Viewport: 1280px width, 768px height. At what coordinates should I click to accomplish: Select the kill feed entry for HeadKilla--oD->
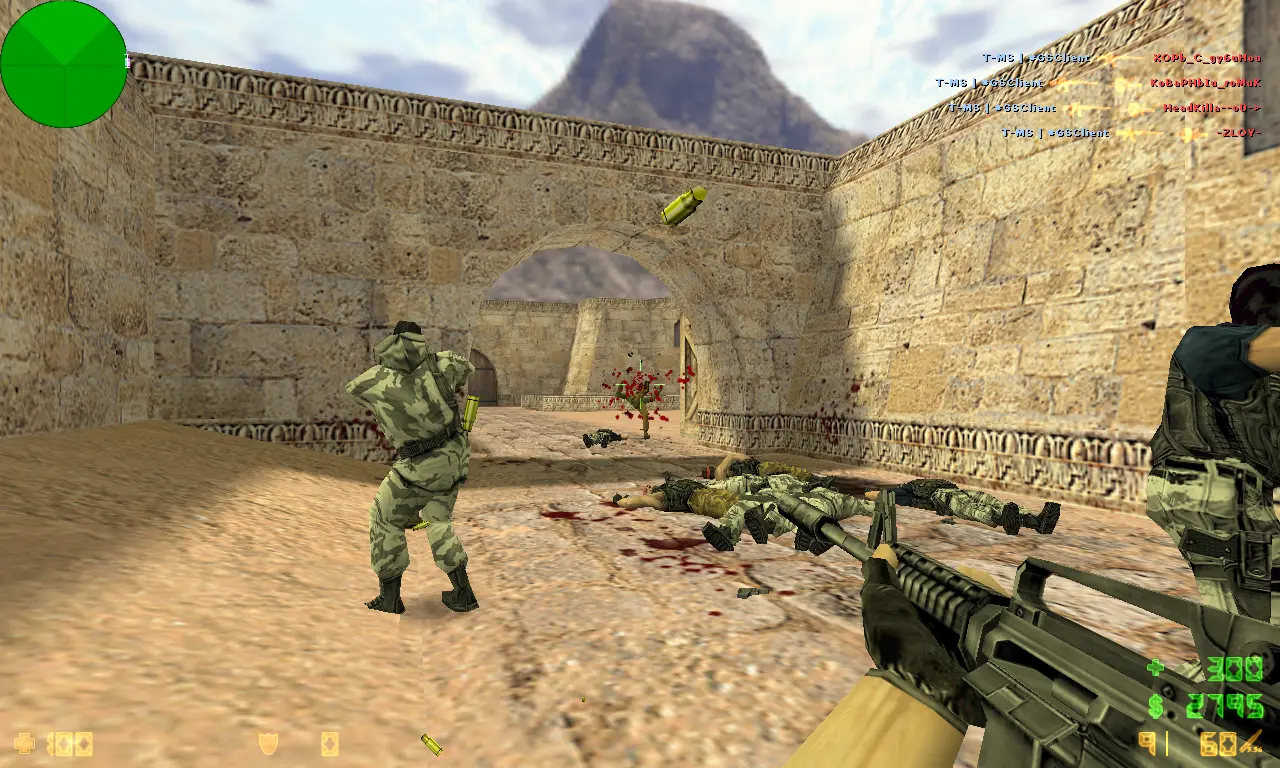tap(1105, 108)
